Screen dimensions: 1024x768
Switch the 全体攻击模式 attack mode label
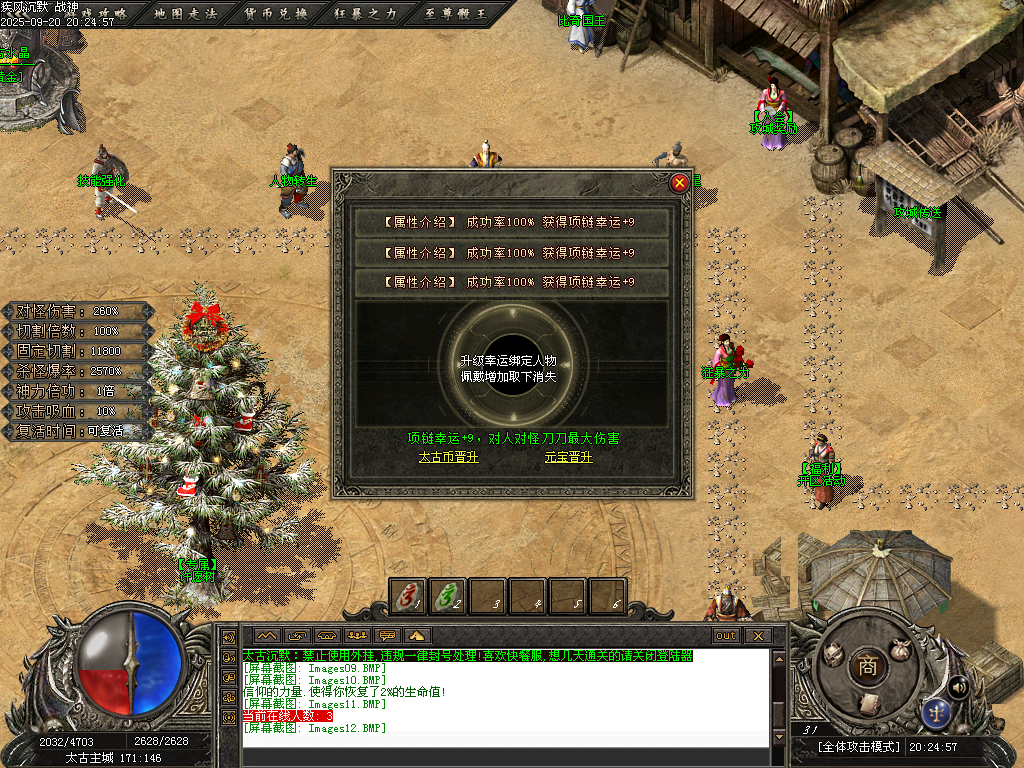(x=859, y=747)
